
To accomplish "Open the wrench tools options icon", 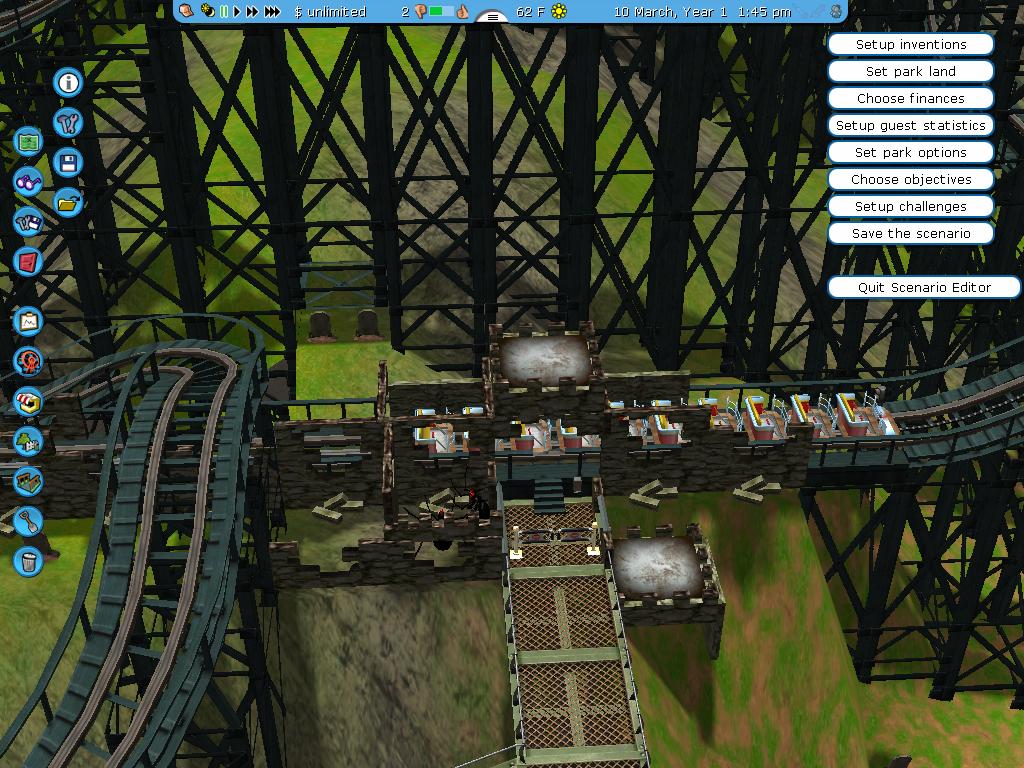I will coord(68,122).
